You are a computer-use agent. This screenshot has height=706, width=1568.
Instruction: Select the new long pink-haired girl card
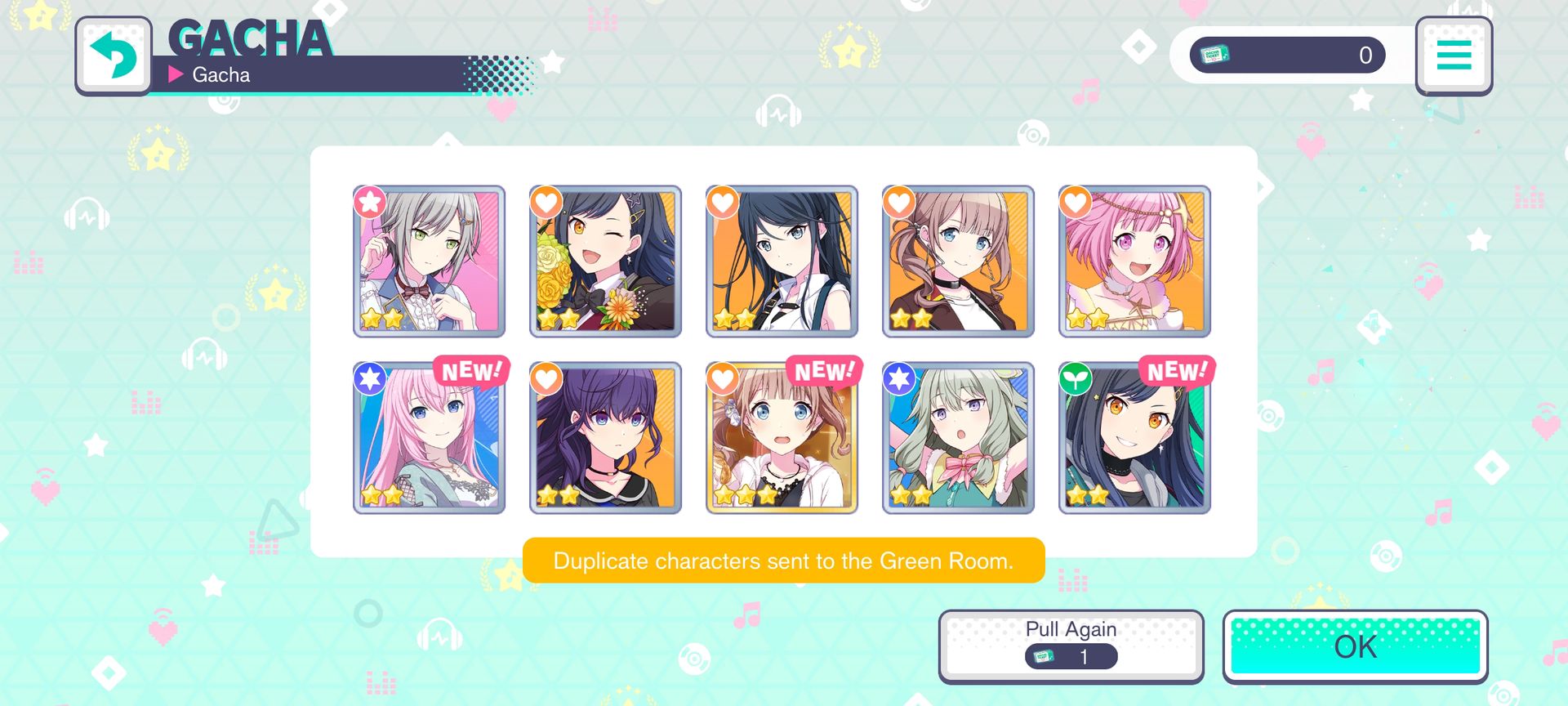pyautogui.click(x=430, y=438)
